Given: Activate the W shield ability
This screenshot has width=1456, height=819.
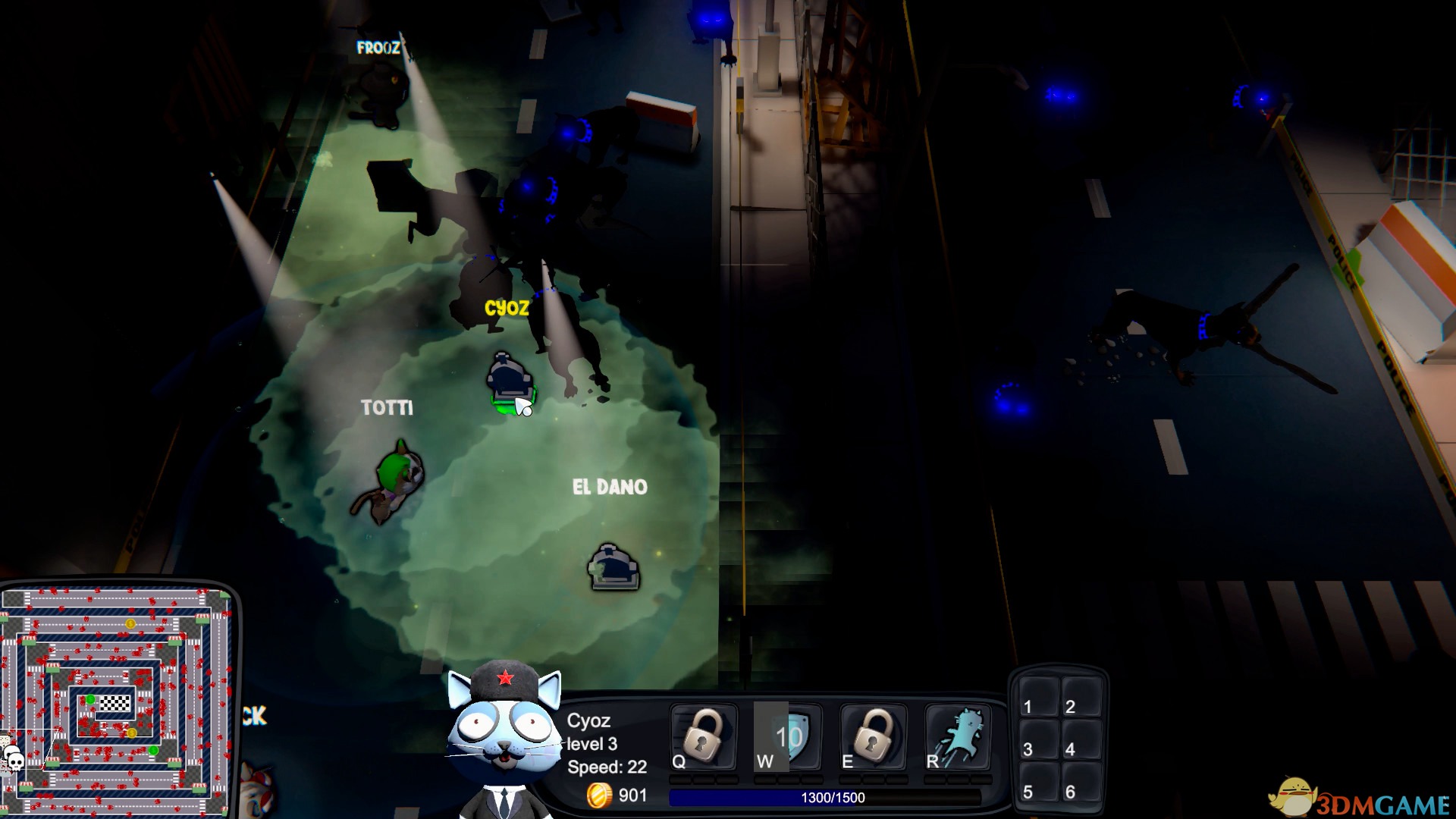Looking at the screenshot, I should [x=789, y=737].
